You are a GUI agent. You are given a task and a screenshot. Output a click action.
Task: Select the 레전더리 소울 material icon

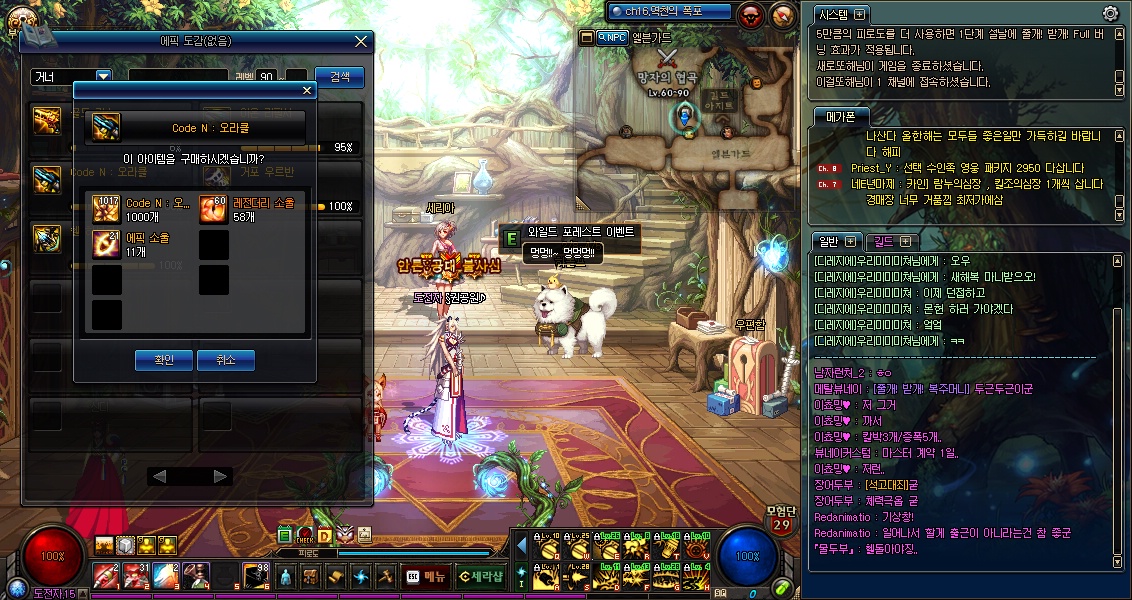click(214, 207)
